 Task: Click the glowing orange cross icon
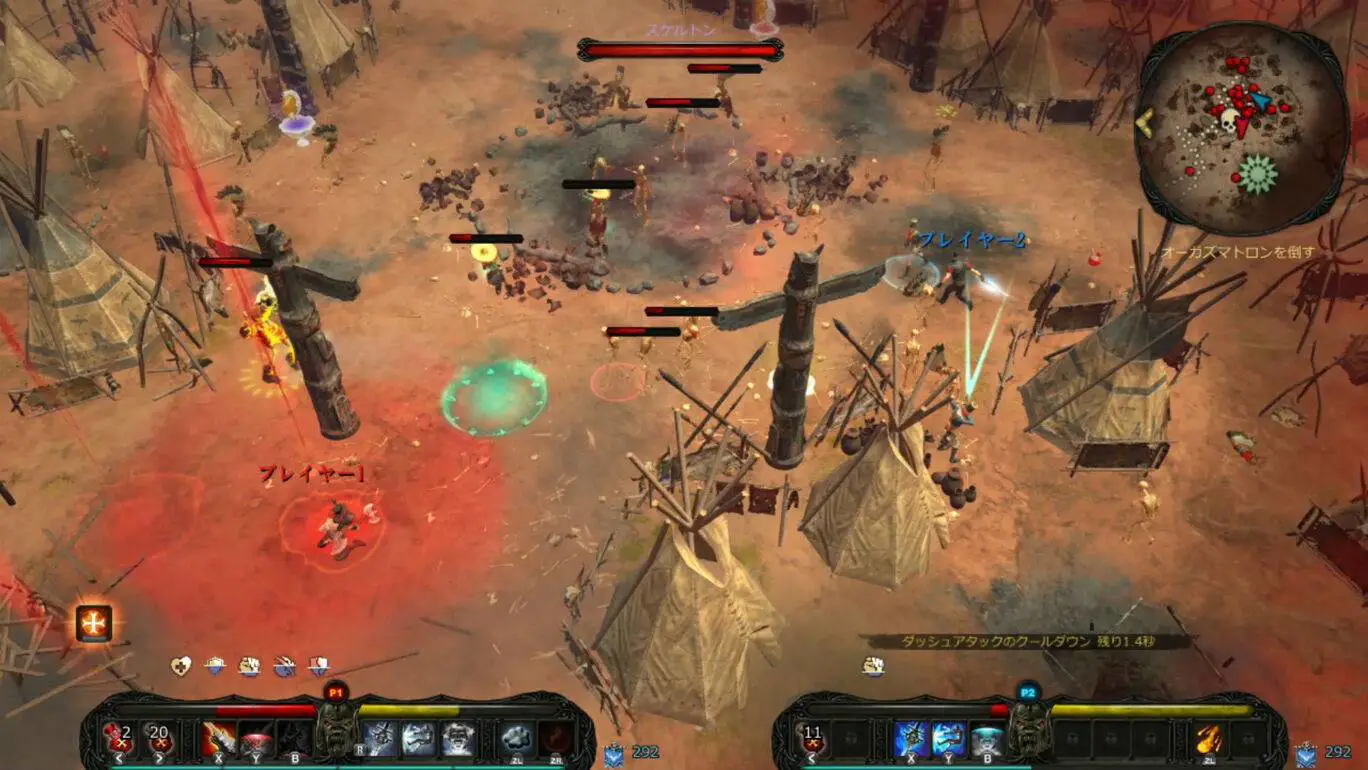(x=94, y=624)
